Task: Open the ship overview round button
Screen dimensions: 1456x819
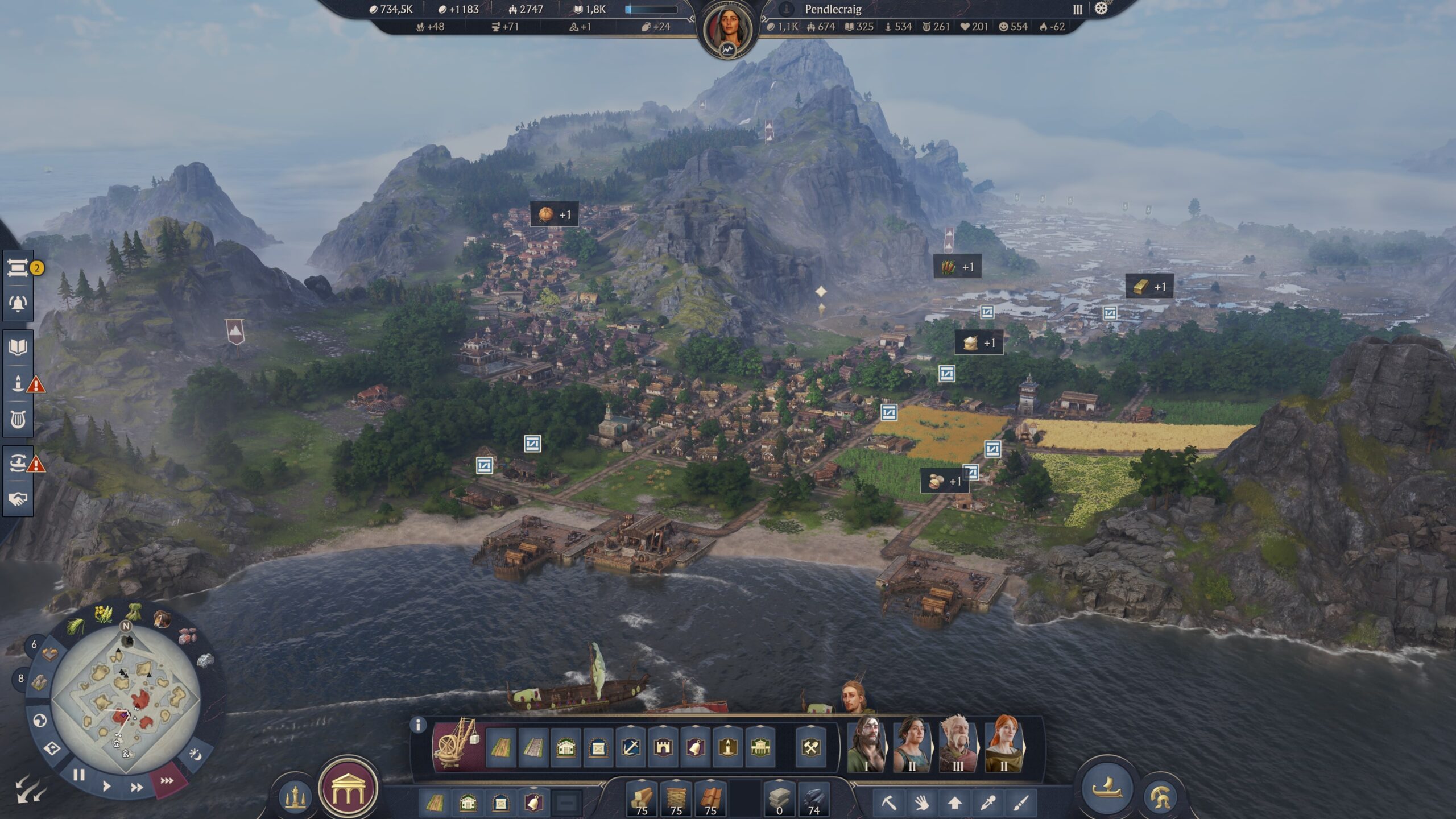Action: click(x=1106, y=789)
